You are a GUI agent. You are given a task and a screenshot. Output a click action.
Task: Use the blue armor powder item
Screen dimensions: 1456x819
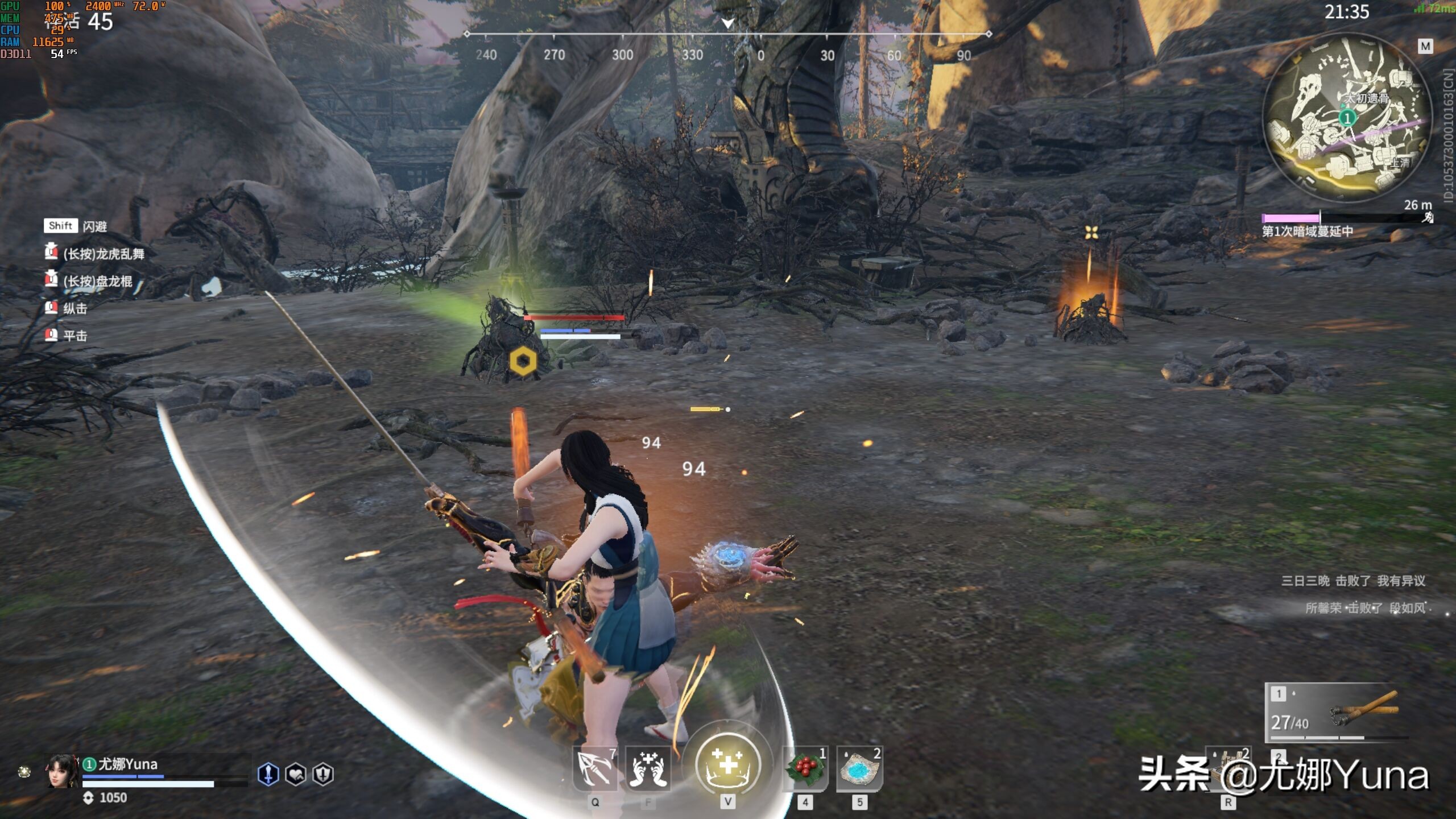(x=859, y=769)
